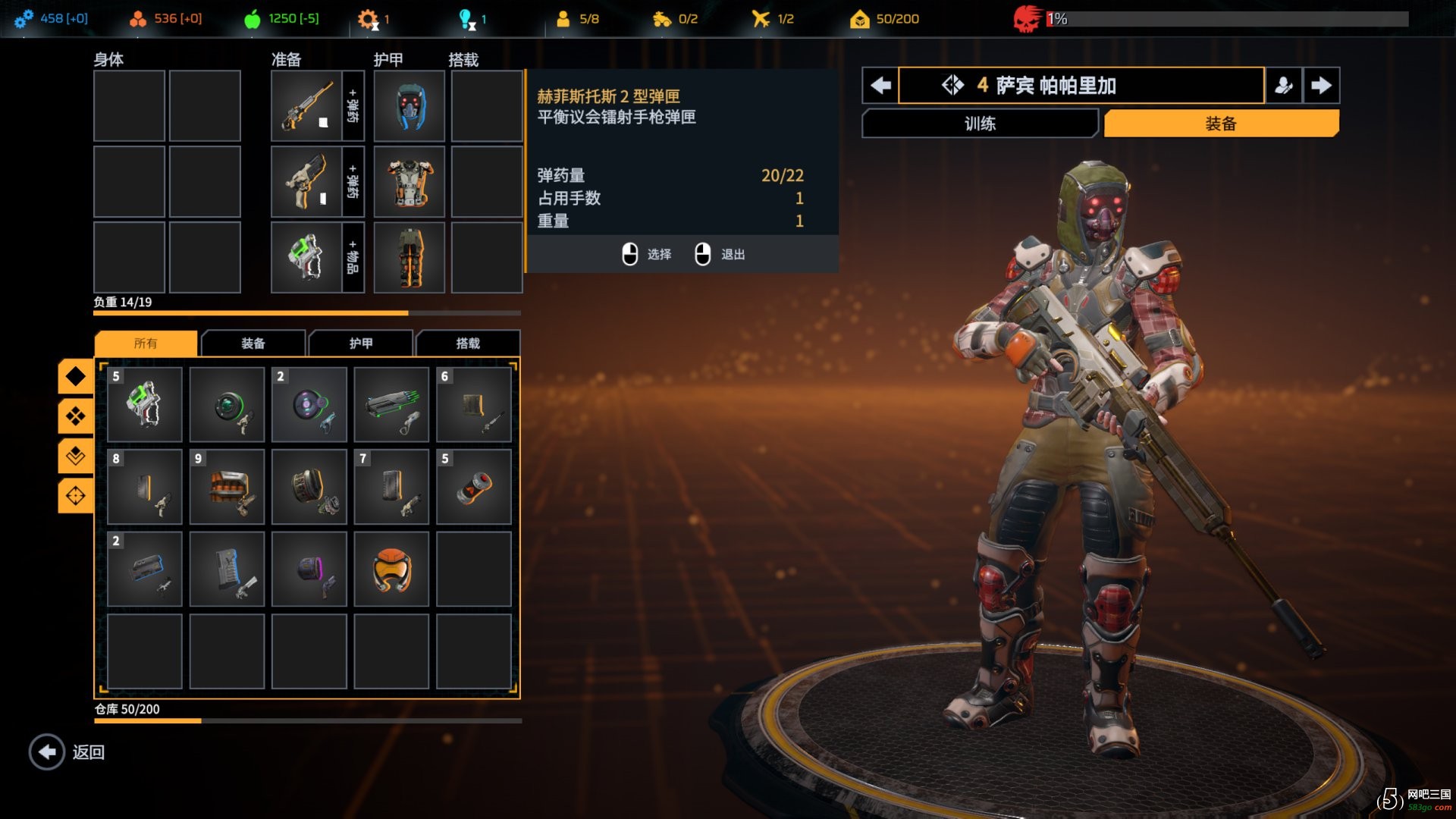Choose the equipped torso armor slot
Viewport: 1456px width, 819px height.
point(409,182)
